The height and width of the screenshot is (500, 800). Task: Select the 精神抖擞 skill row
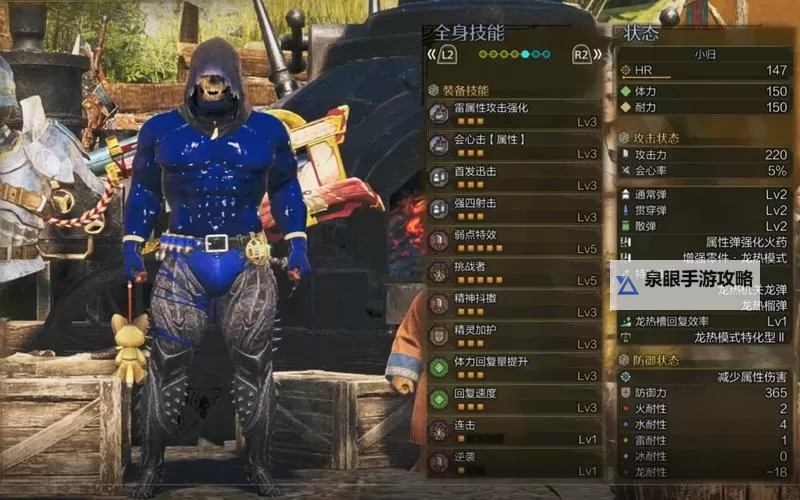click(514, 304)
